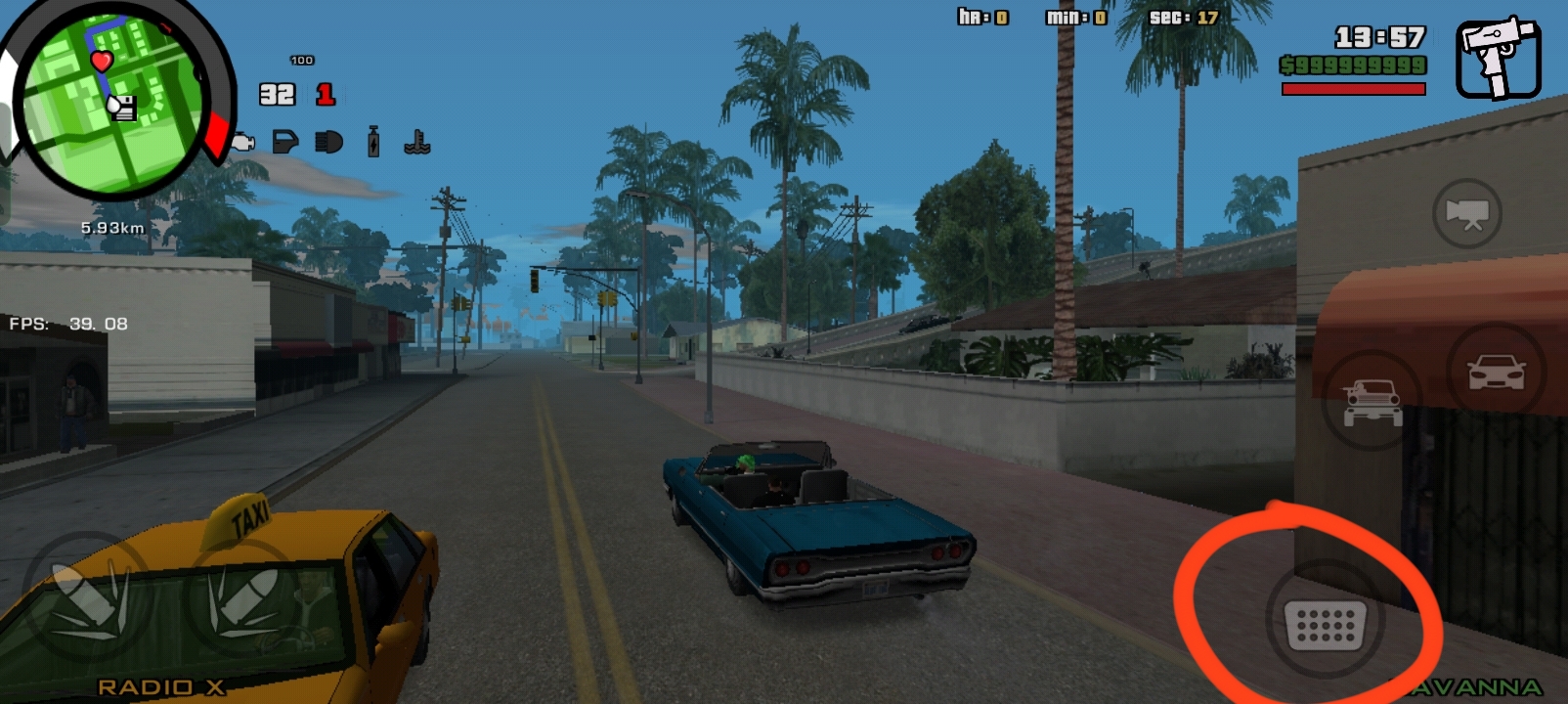Select the floppy disk save marker on minimap
The image size is (1568, 704).
tap(122, 108)
